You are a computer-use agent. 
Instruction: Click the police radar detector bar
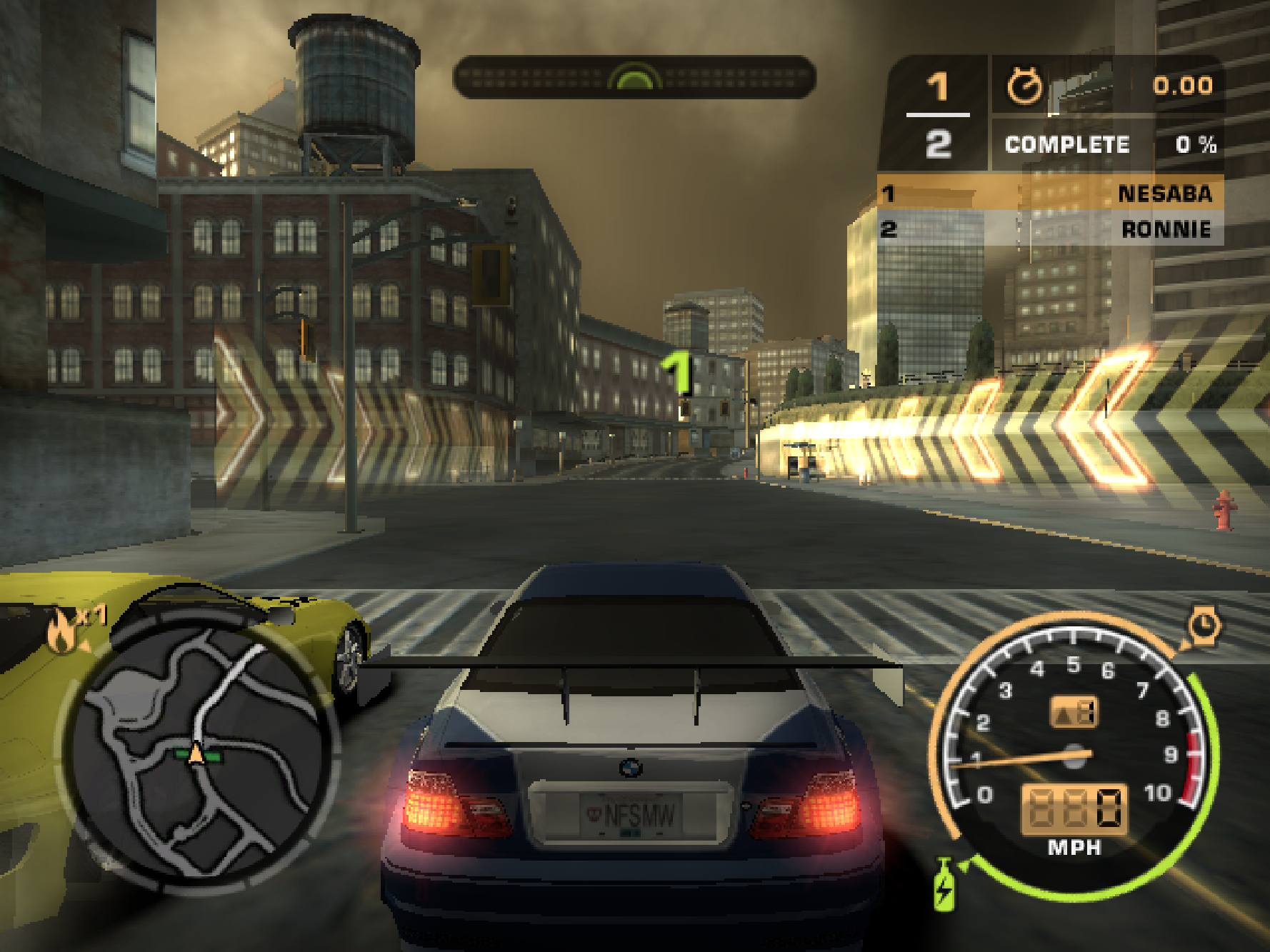634,77
